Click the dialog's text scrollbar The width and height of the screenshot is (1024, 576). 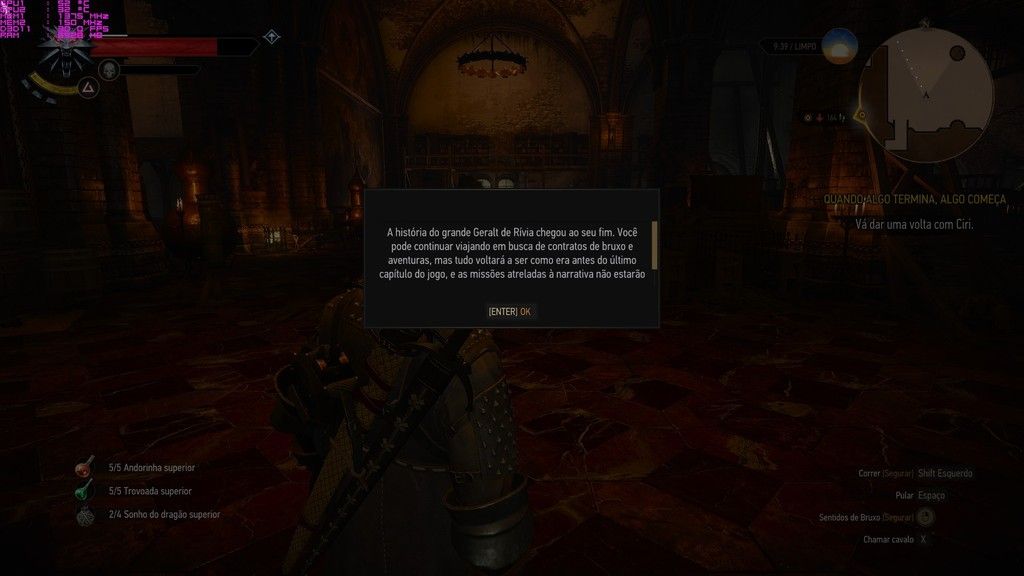[654, 246]
